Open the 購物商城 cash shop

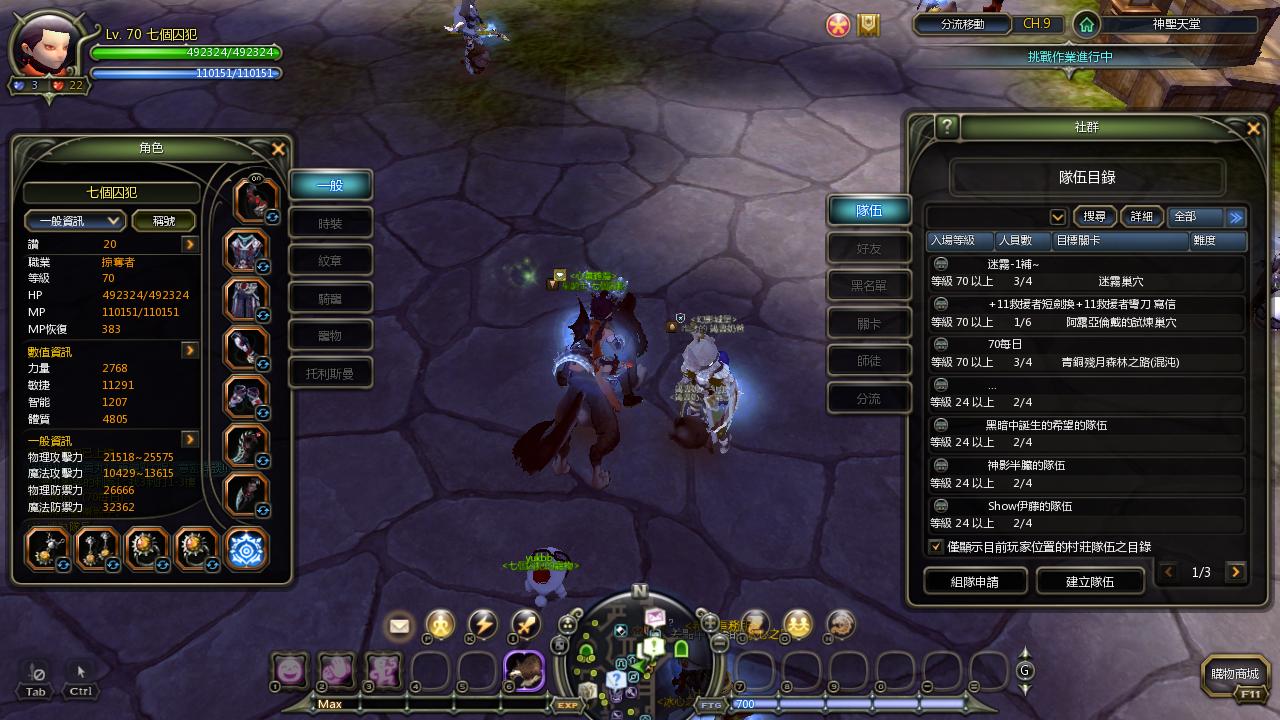tap(1235, 675)
